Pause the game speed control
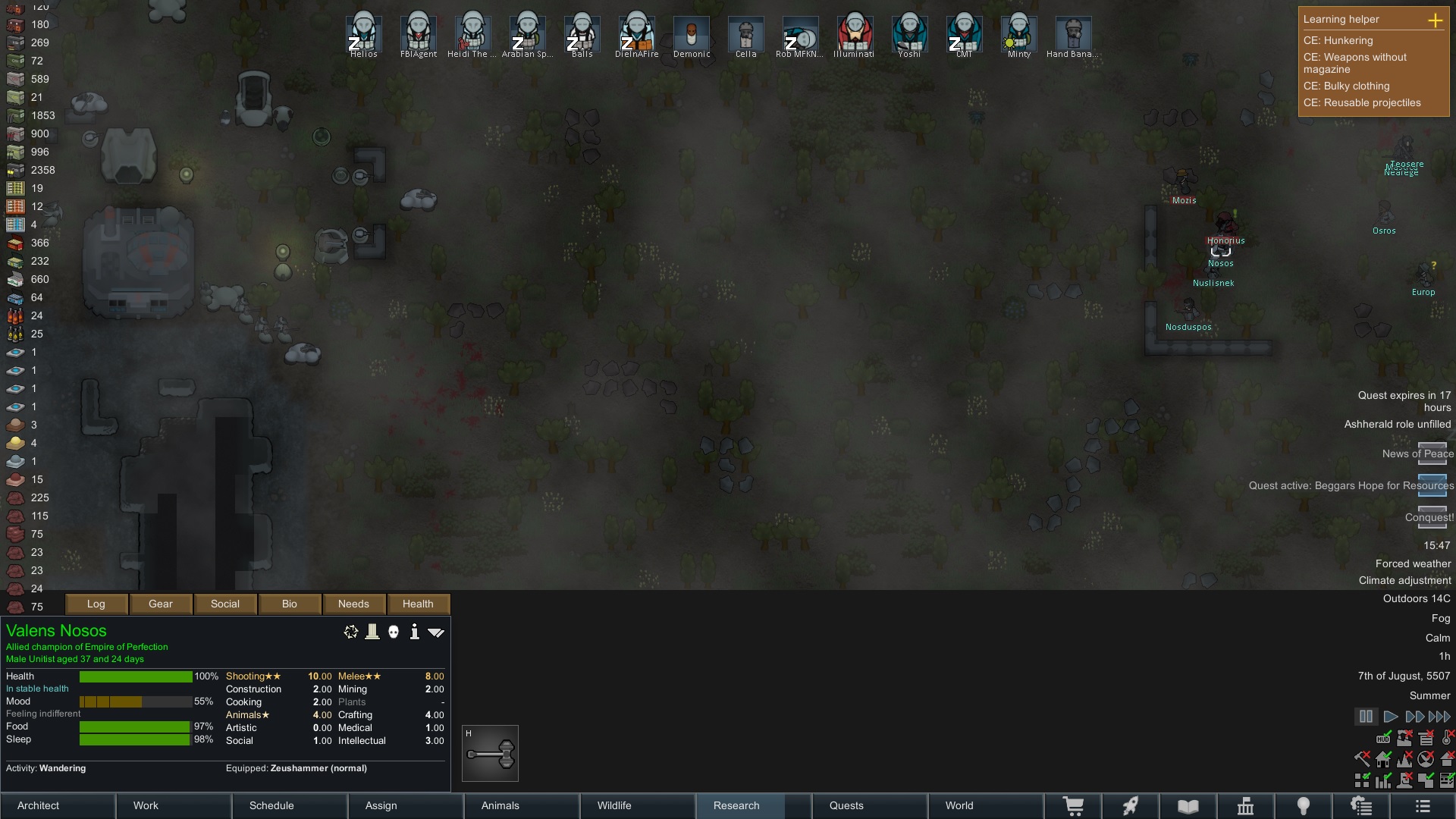The height and width of the screenshot is (819, 1456). [1366, 717]
